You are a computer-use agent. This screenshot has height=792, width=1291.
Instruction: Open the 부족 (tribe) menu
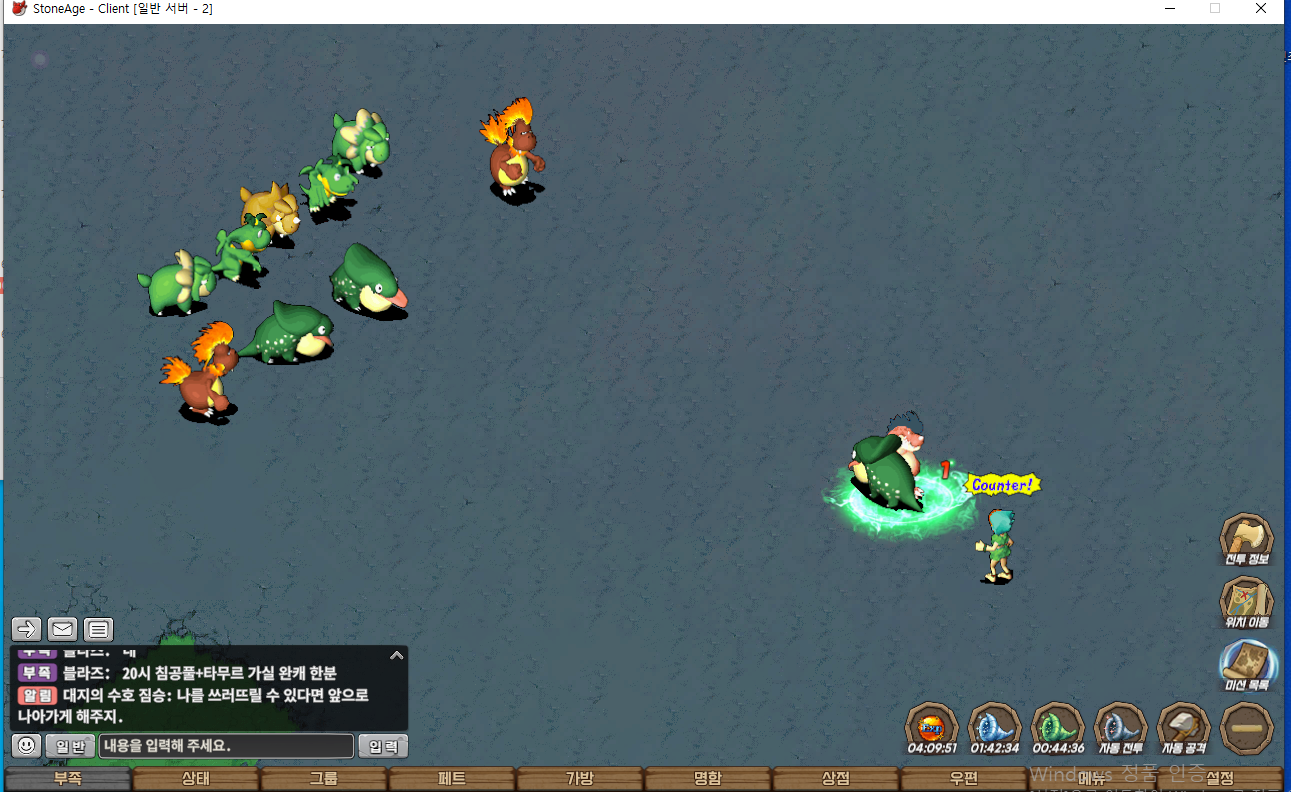point(68,779)
